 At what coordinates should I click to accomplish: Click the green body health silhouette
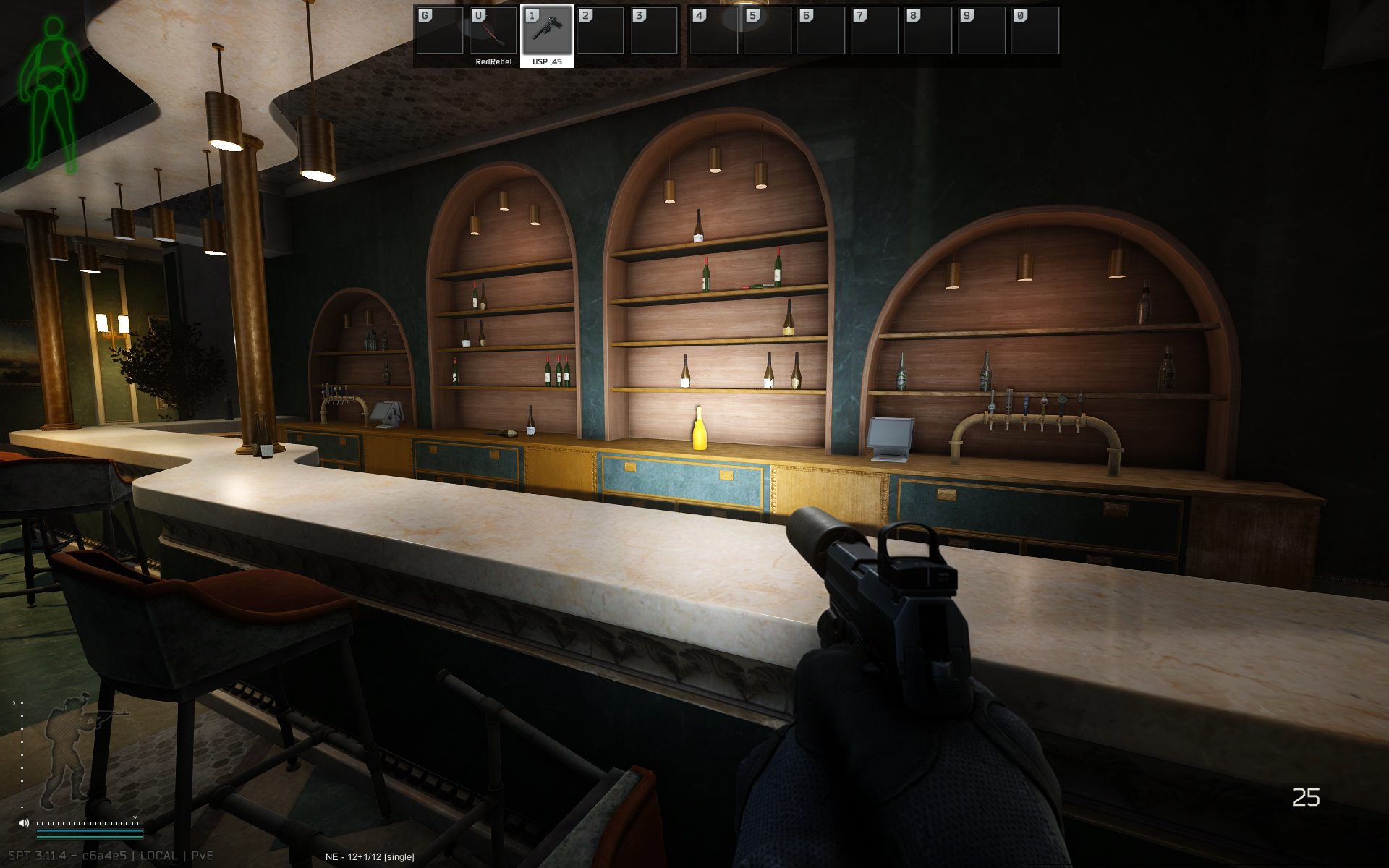[52, 94]
